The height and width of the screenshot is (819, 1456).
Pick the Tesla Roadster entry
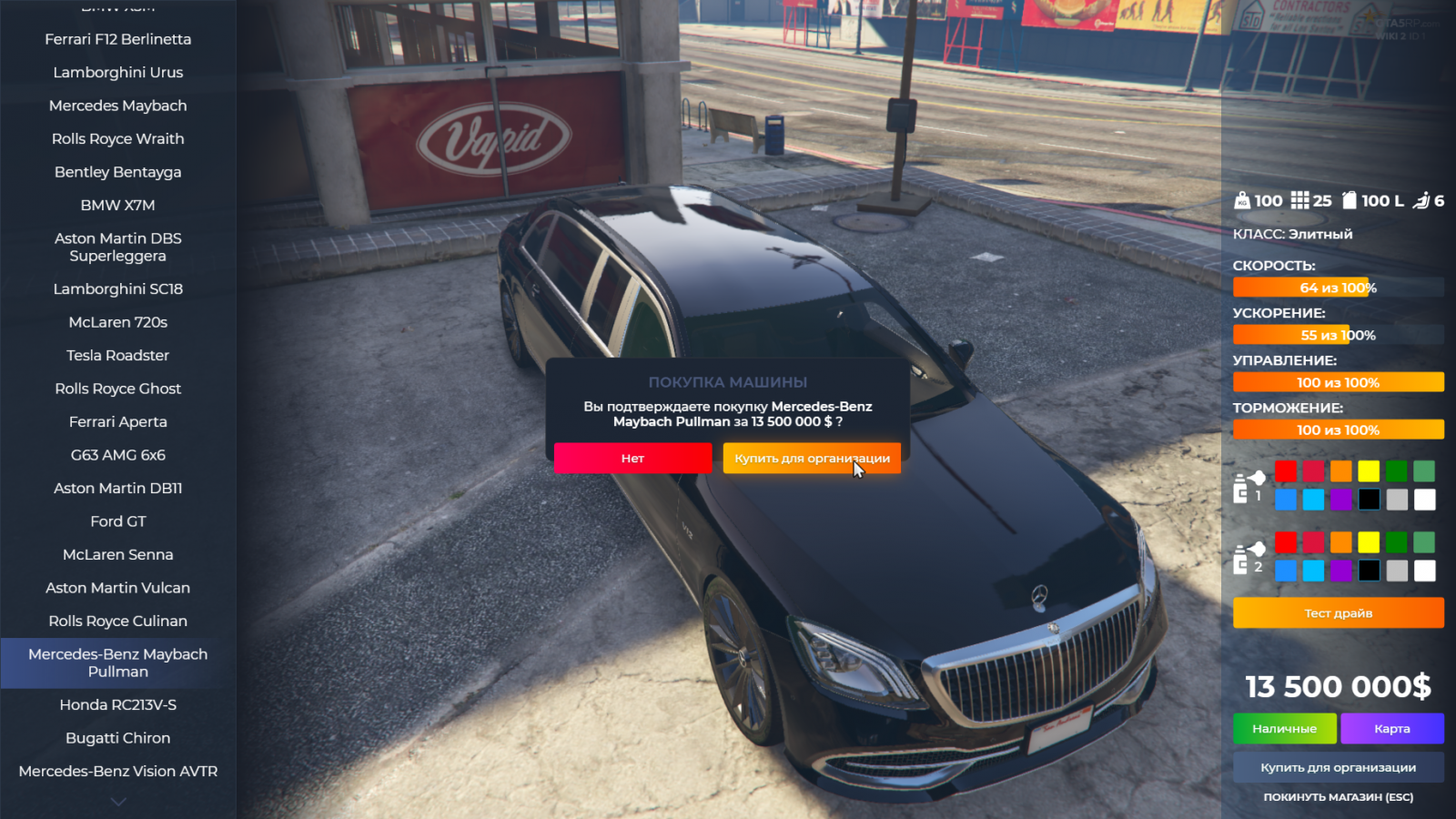118,356
